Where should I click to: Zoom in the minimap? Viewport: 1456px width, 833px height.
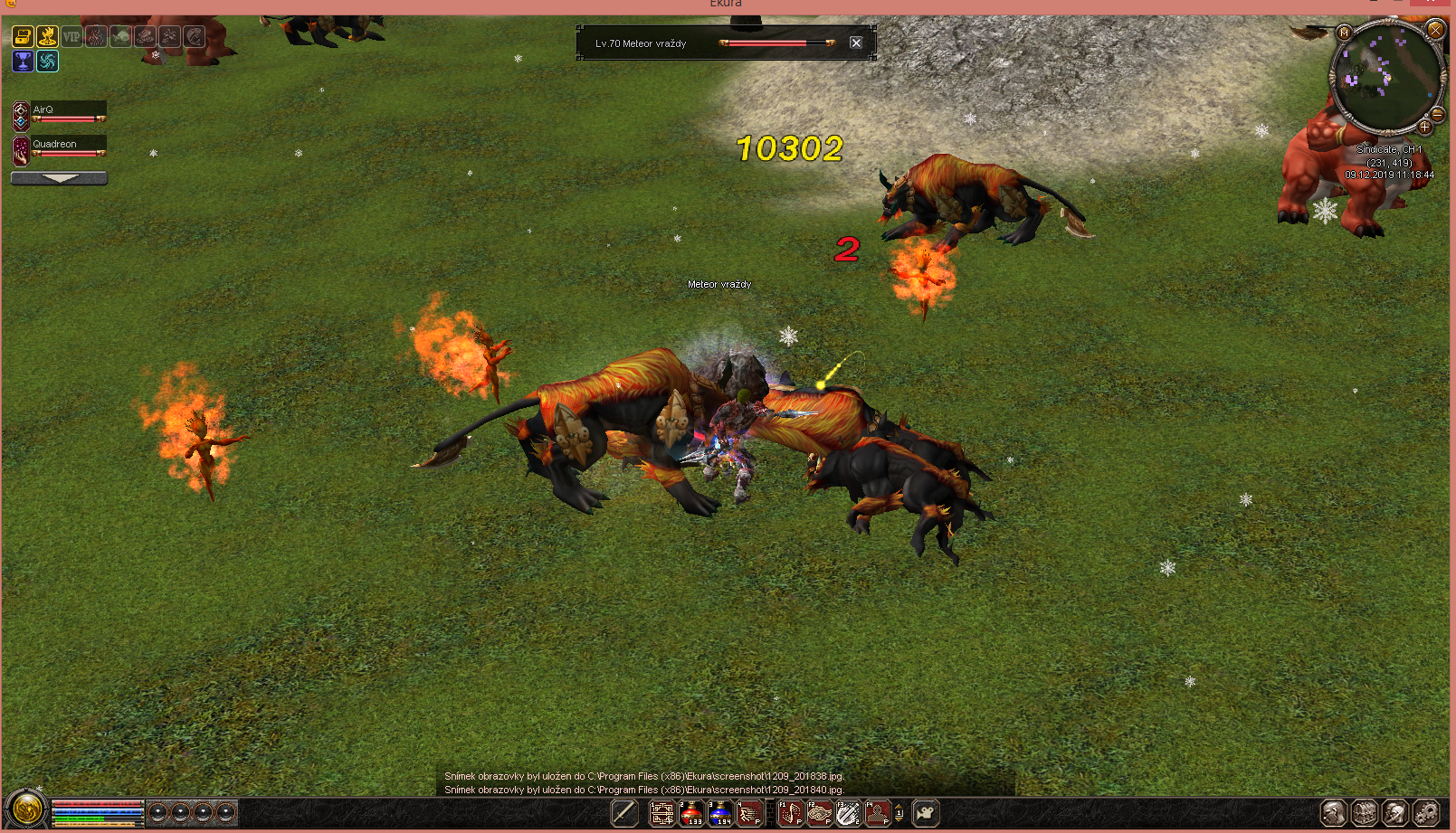tap(1424, 127)
